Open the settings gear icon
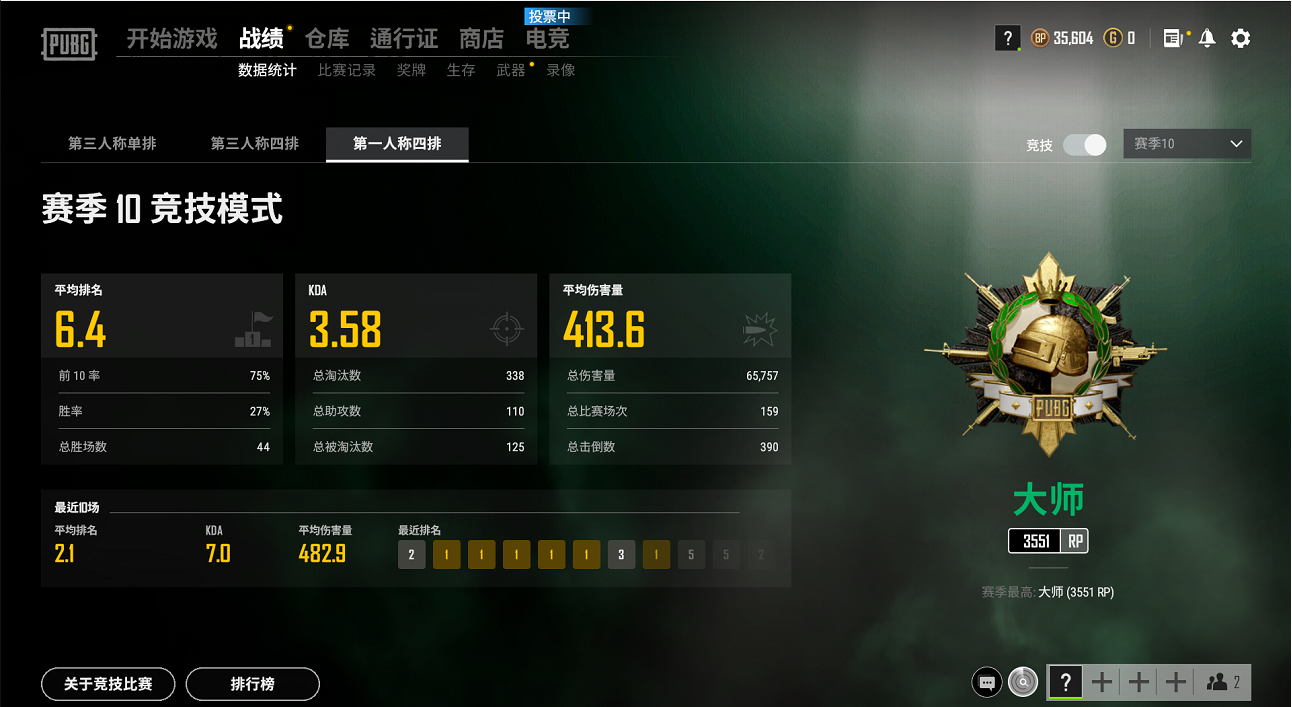Screen dimensions: 1292x707 1240,39
